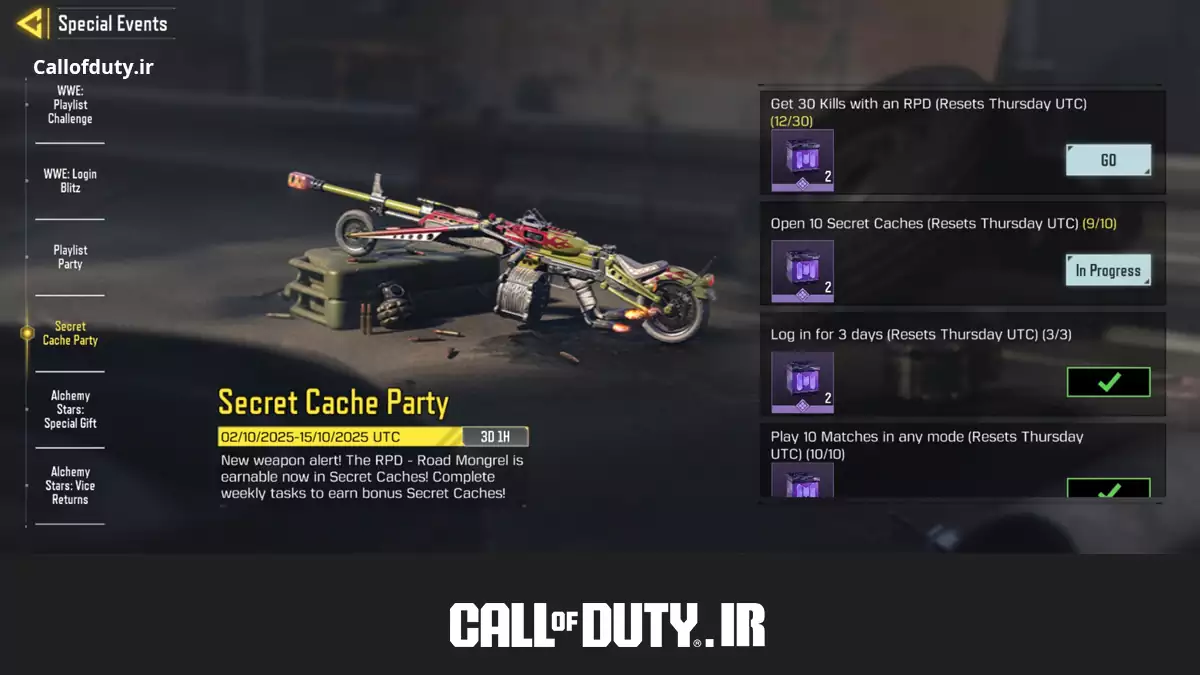Open Alchemy Stars: Special Gift event
The width and height of the screenshot is (1200, 675).
coord(70,409)
